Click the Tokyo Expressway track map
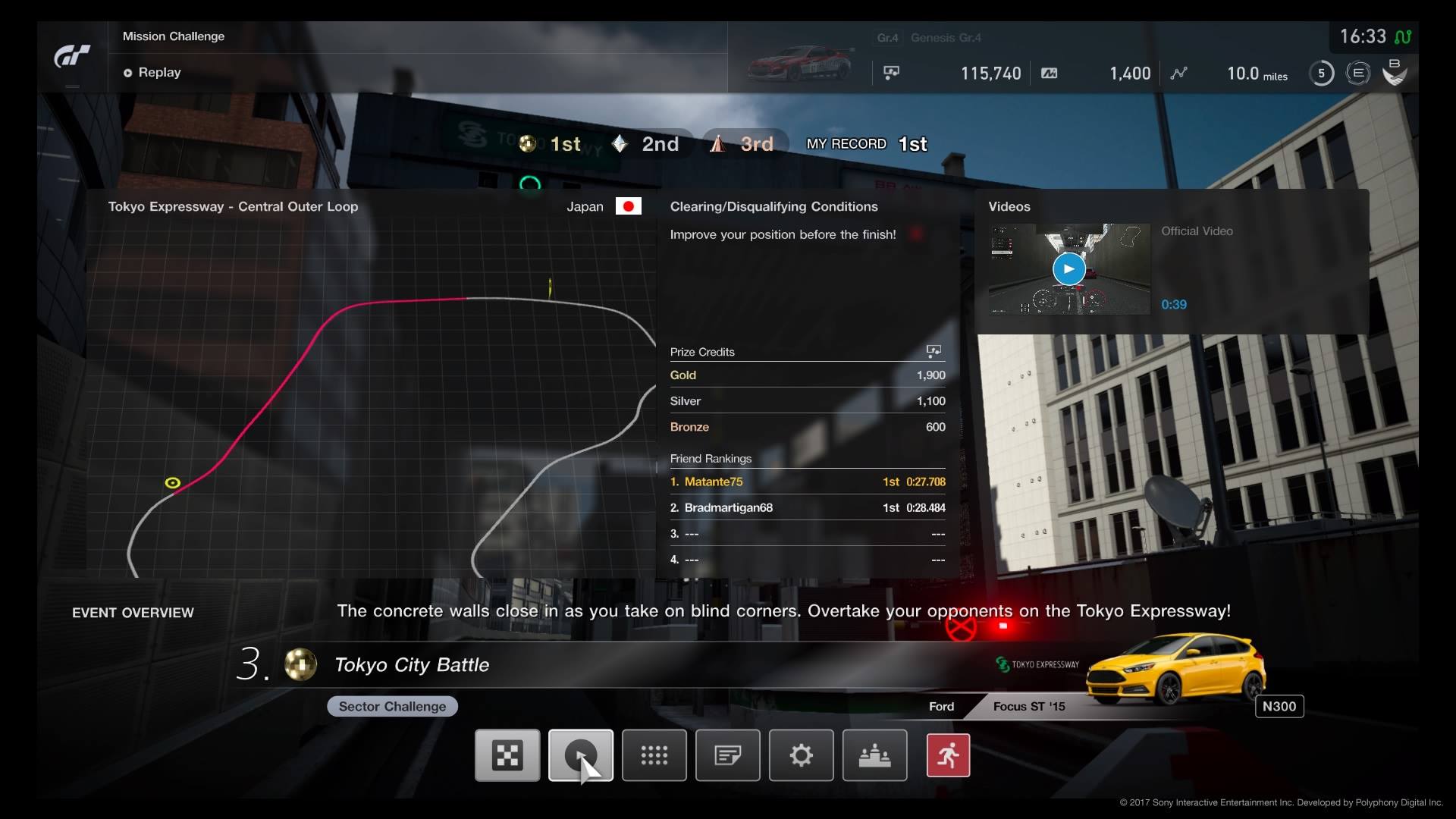Screen dimensions: 1456x819 [370, 394]
